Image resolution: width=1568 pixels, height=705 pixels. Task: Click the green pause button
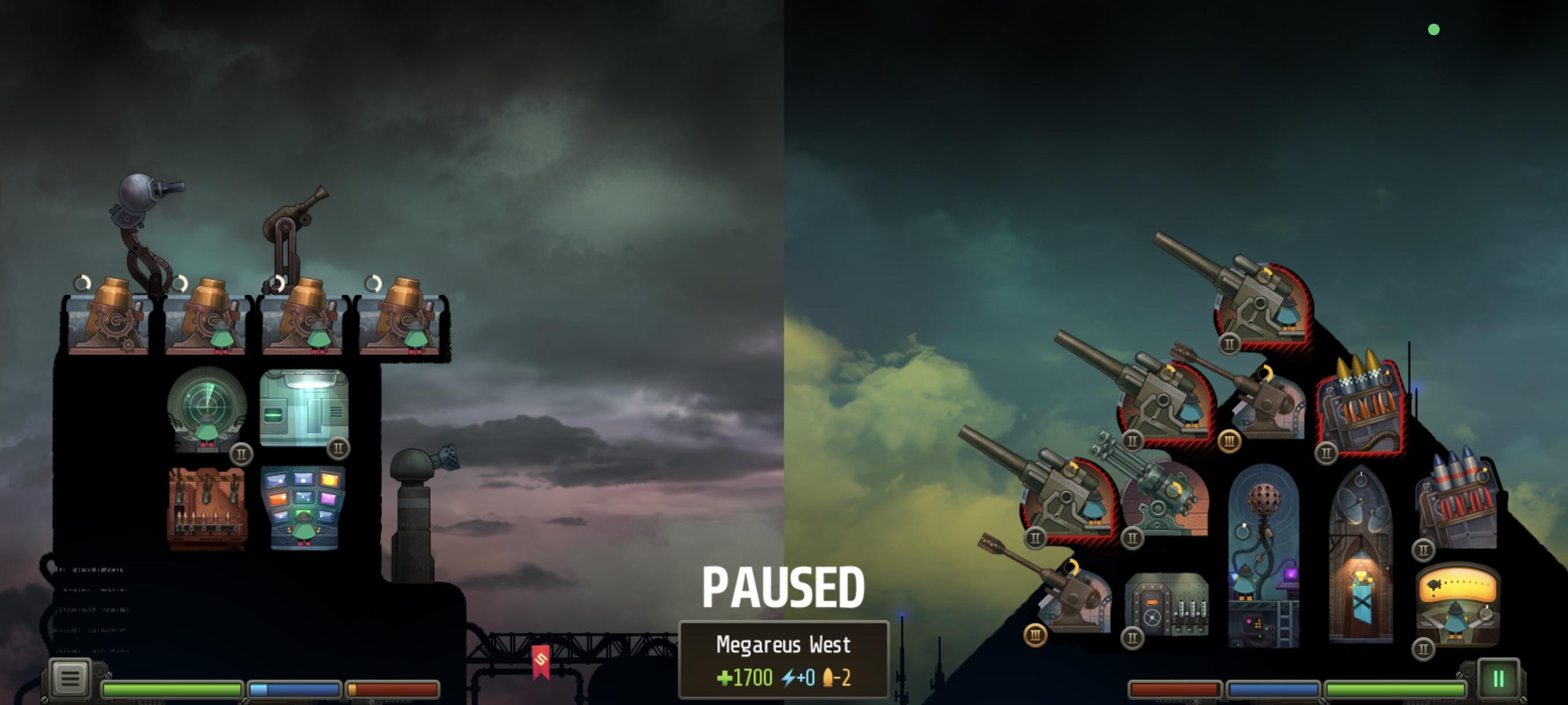click(x=1498, y=678)
